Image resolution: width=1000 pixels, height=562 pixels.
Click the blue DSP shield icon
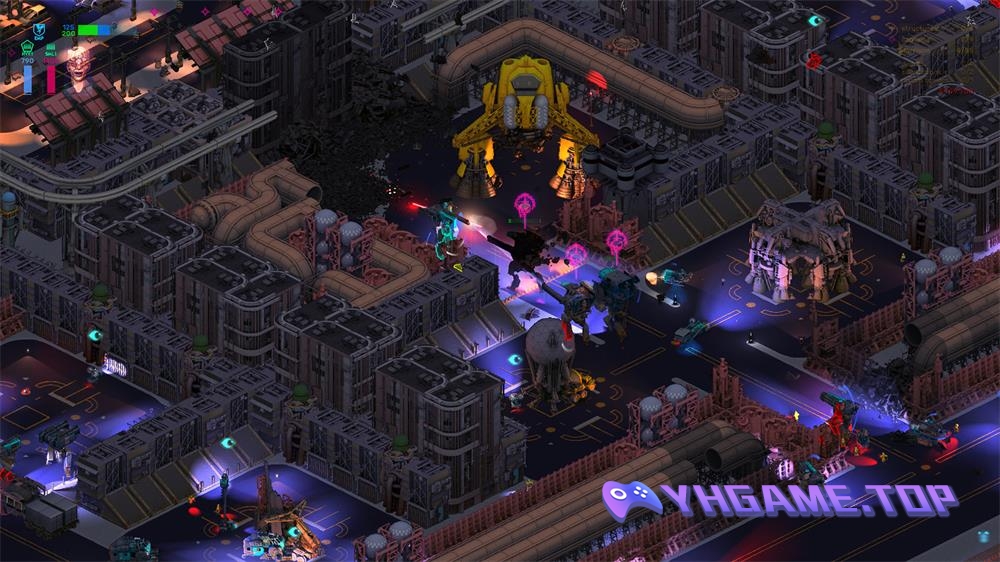39,30
